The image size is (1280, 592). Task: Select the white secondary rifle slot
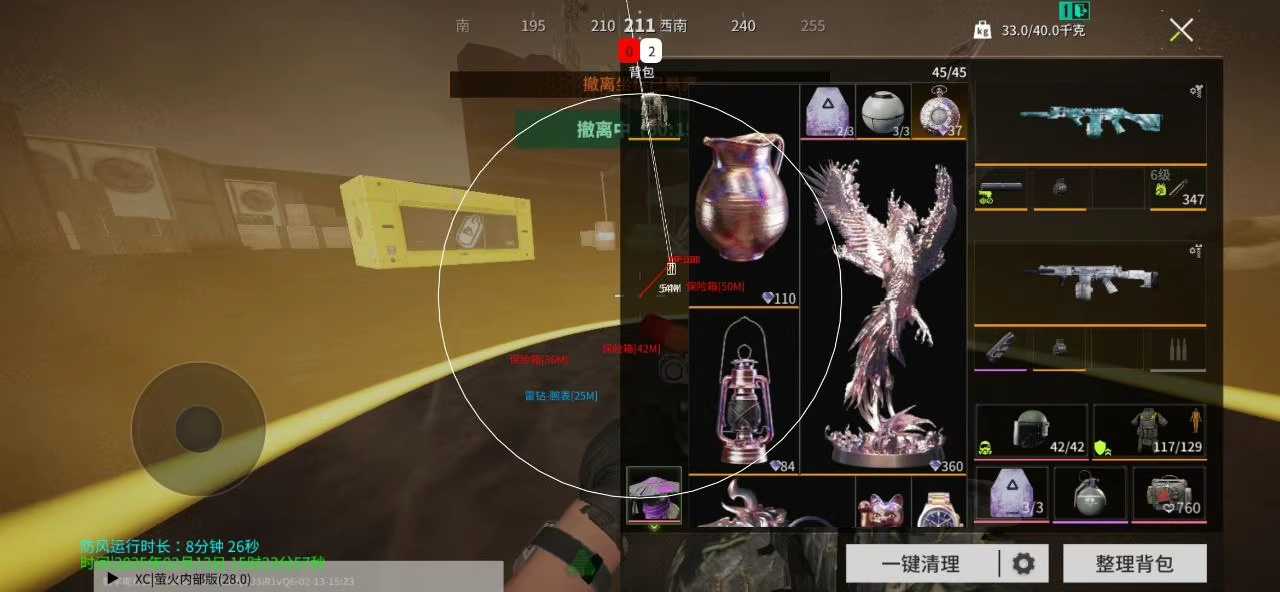pos(1090,282)
